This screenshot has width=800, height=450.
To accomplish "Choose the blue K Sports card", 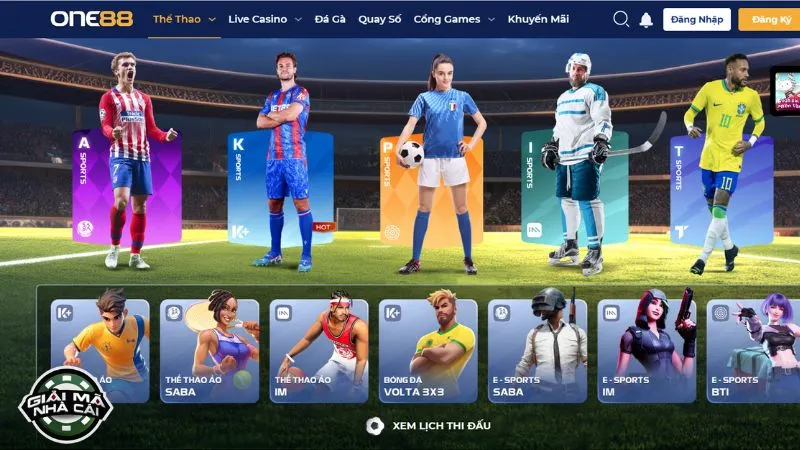I will coord(280,187).
